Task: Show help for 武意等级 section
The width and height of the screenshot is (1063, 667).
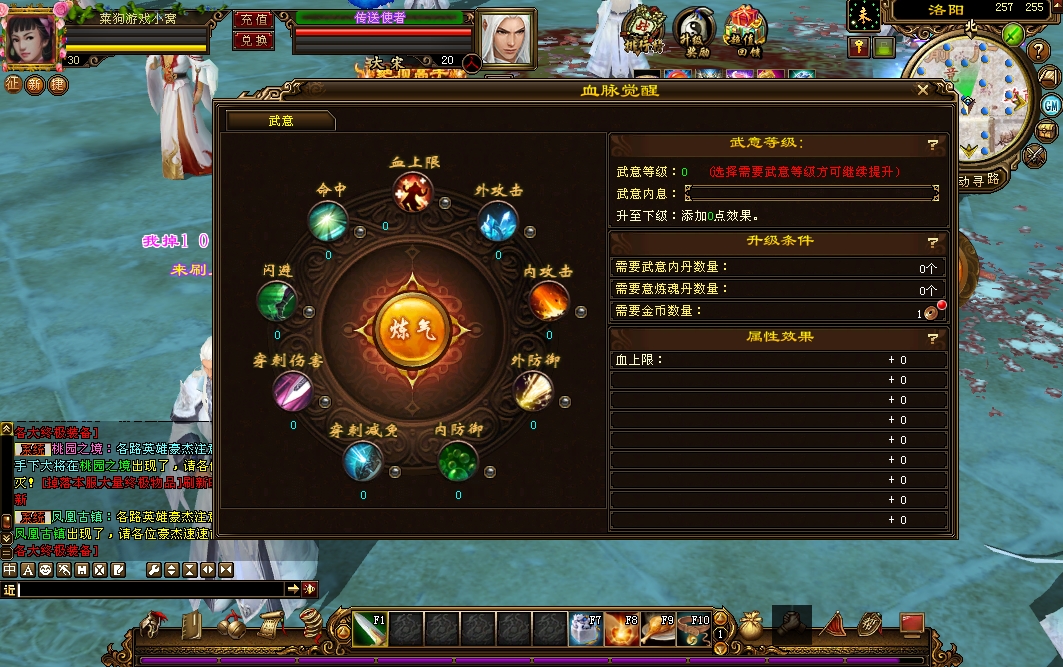Action: (933, 144)
